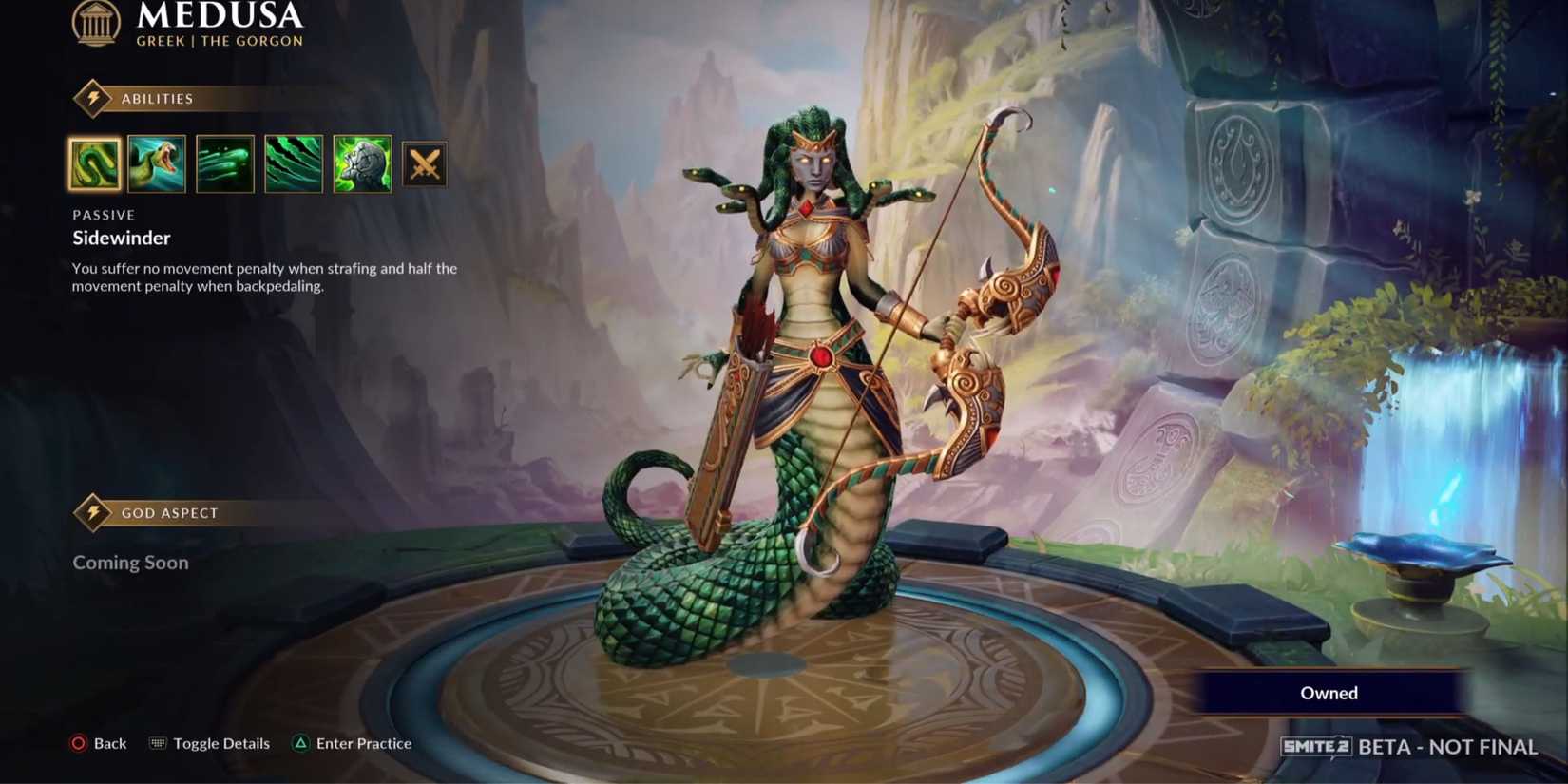Select Enter Practice
Viewport: 1568px width, 784px height.
tap(365, 744)
